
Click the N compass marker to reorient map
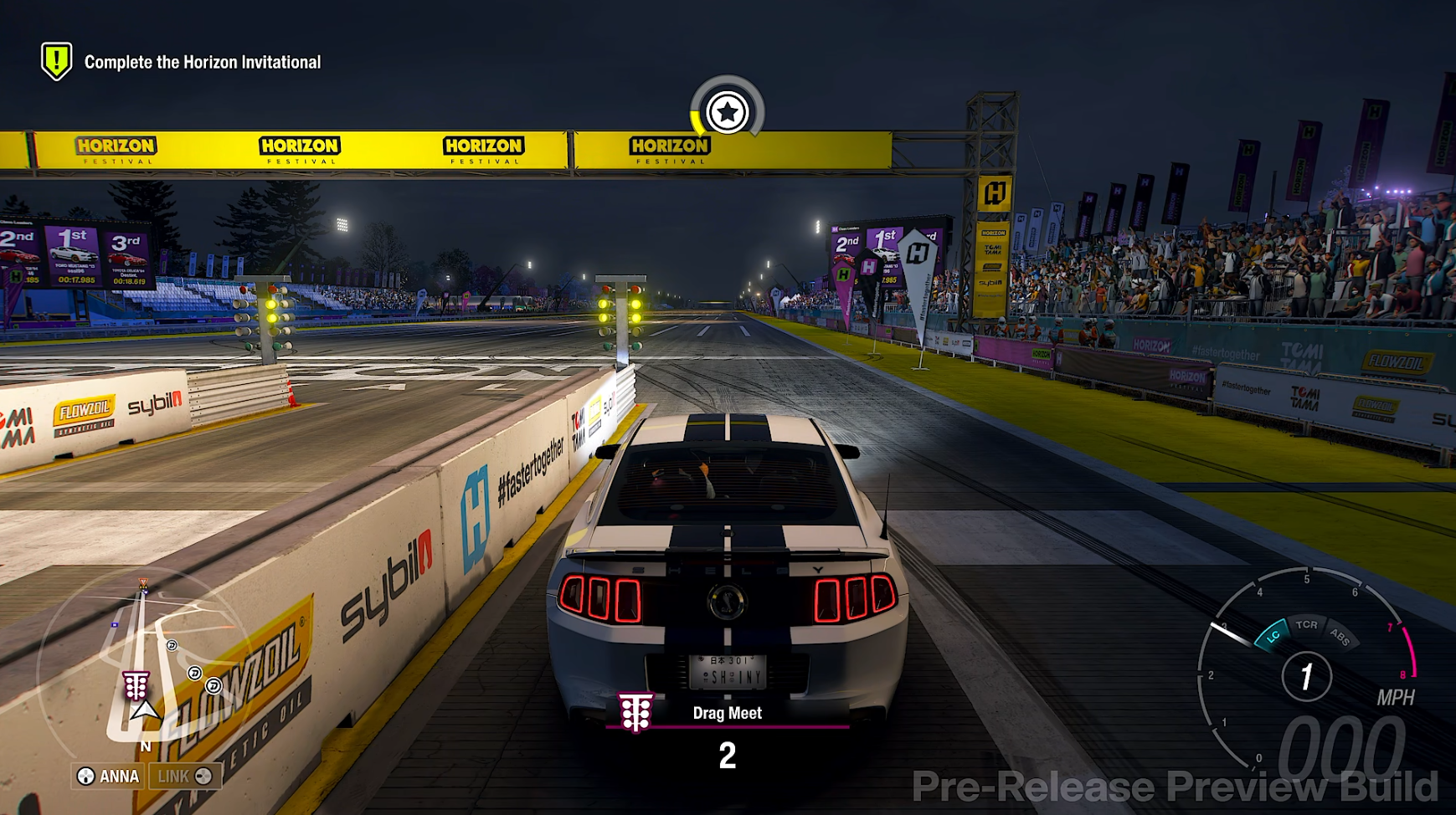click(146, 746)
